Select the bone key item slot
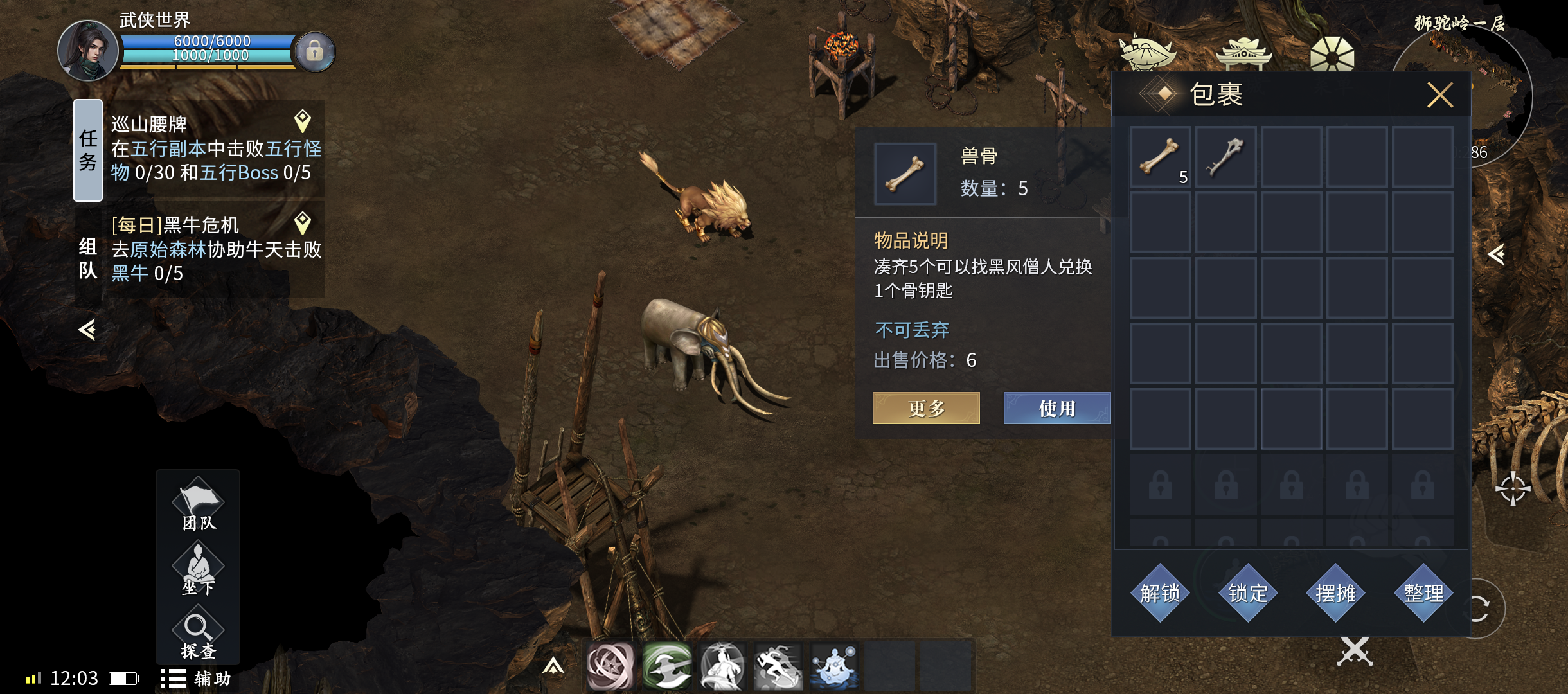This screenshot has height=694, width=1568. point(1225,157)
